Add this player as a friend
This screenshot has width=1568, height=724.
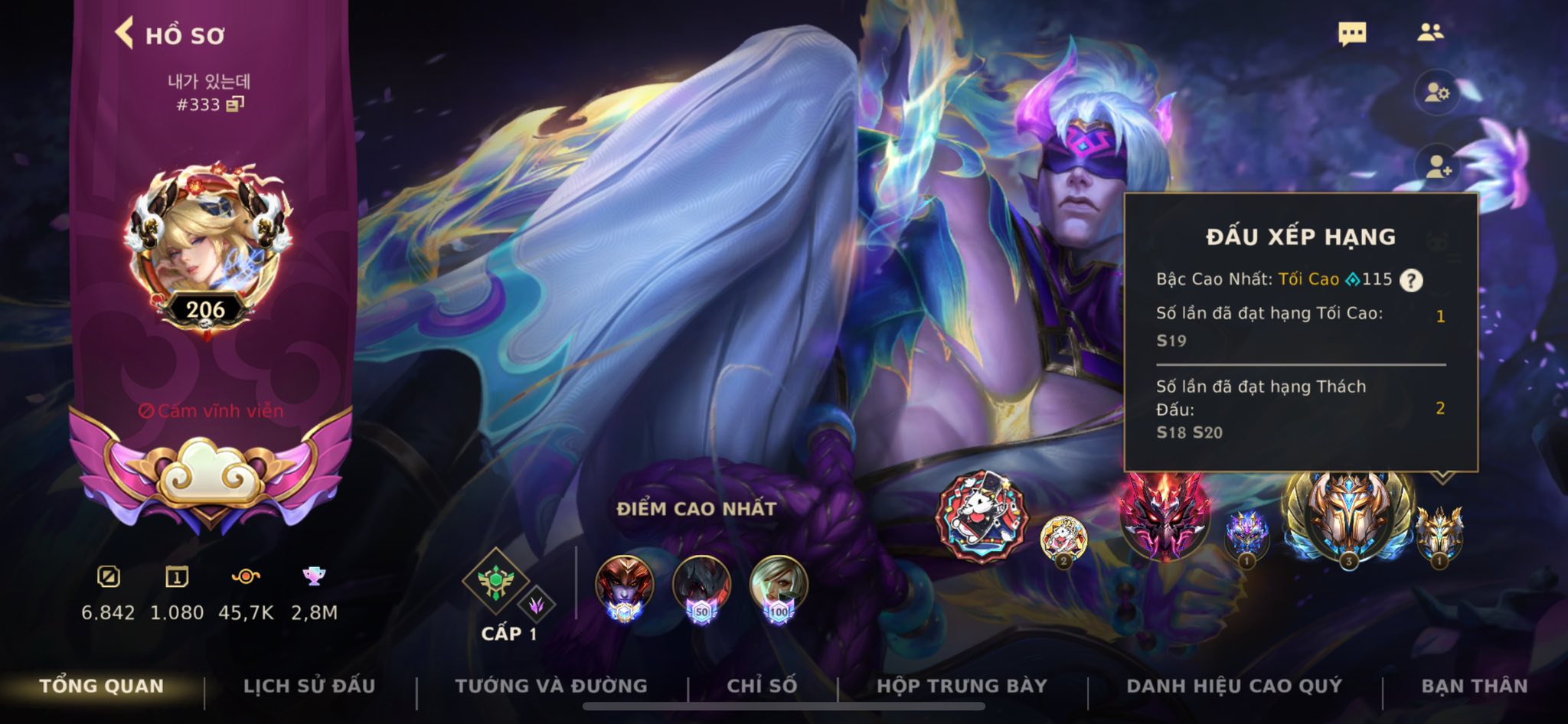(1436, 166)
